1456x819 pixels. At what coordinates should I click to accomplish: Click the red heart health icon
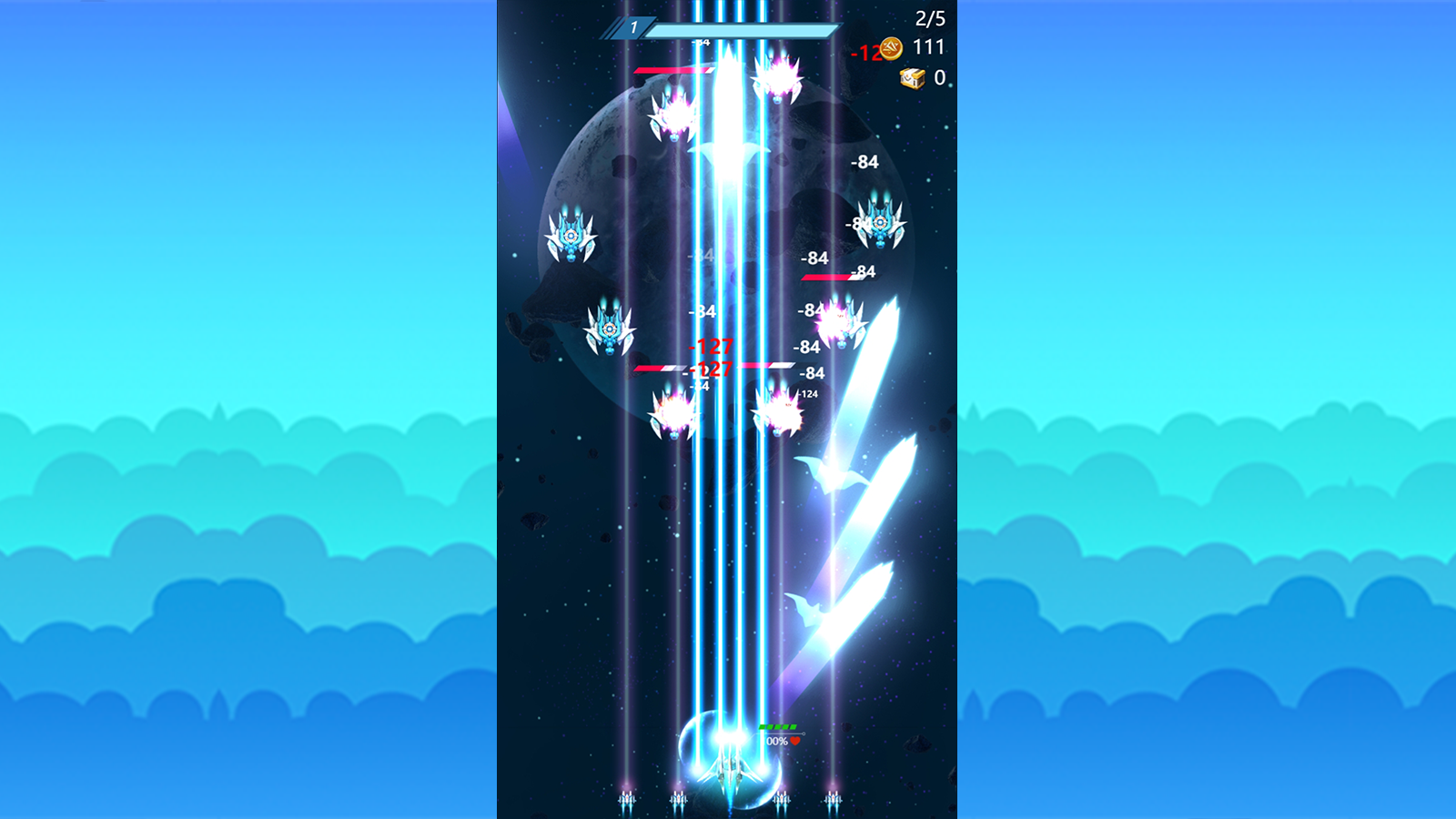tap(794, 741)
